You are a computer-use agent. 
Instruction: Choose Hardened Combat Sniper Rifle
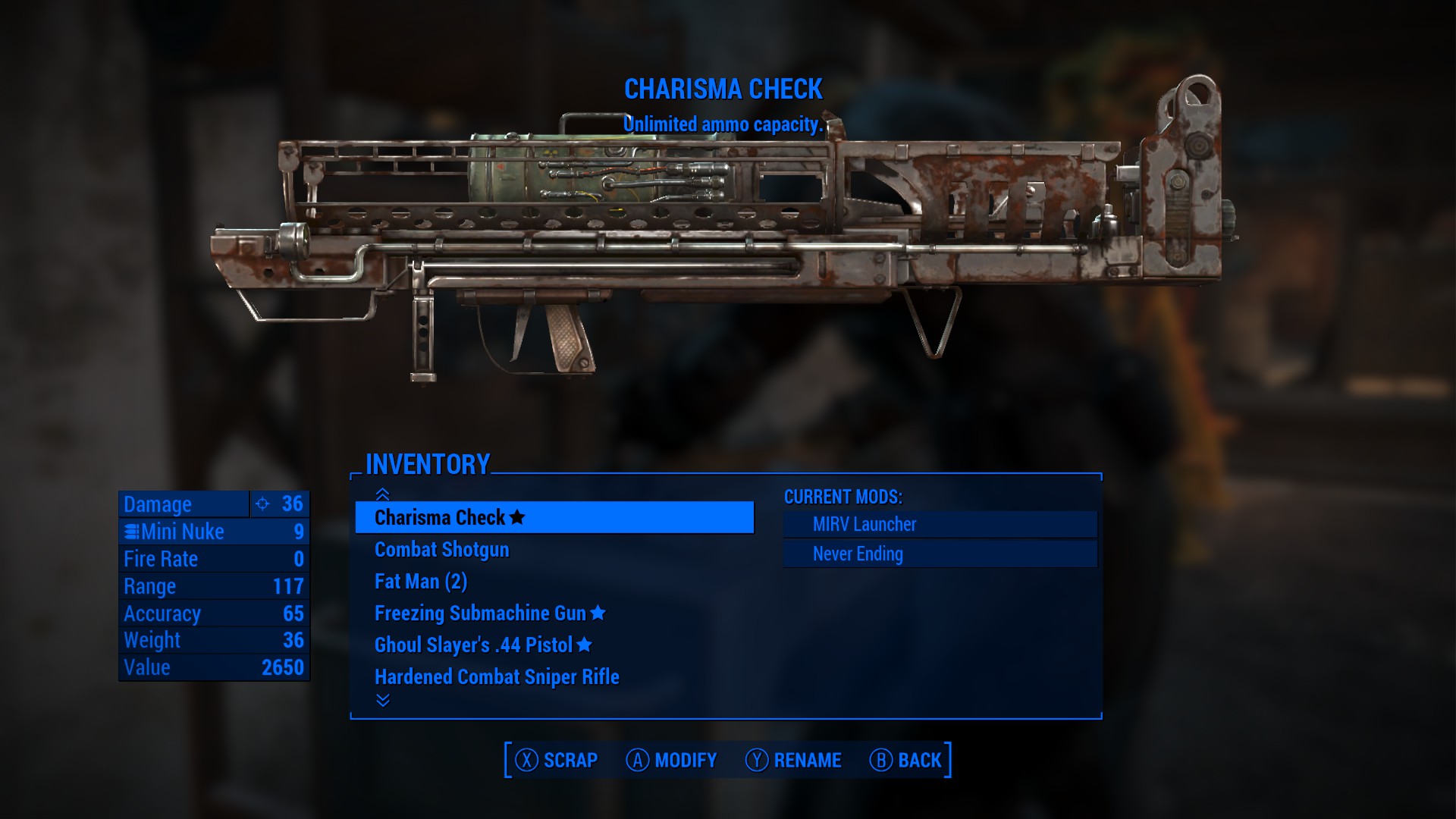(x=497, y=677)
